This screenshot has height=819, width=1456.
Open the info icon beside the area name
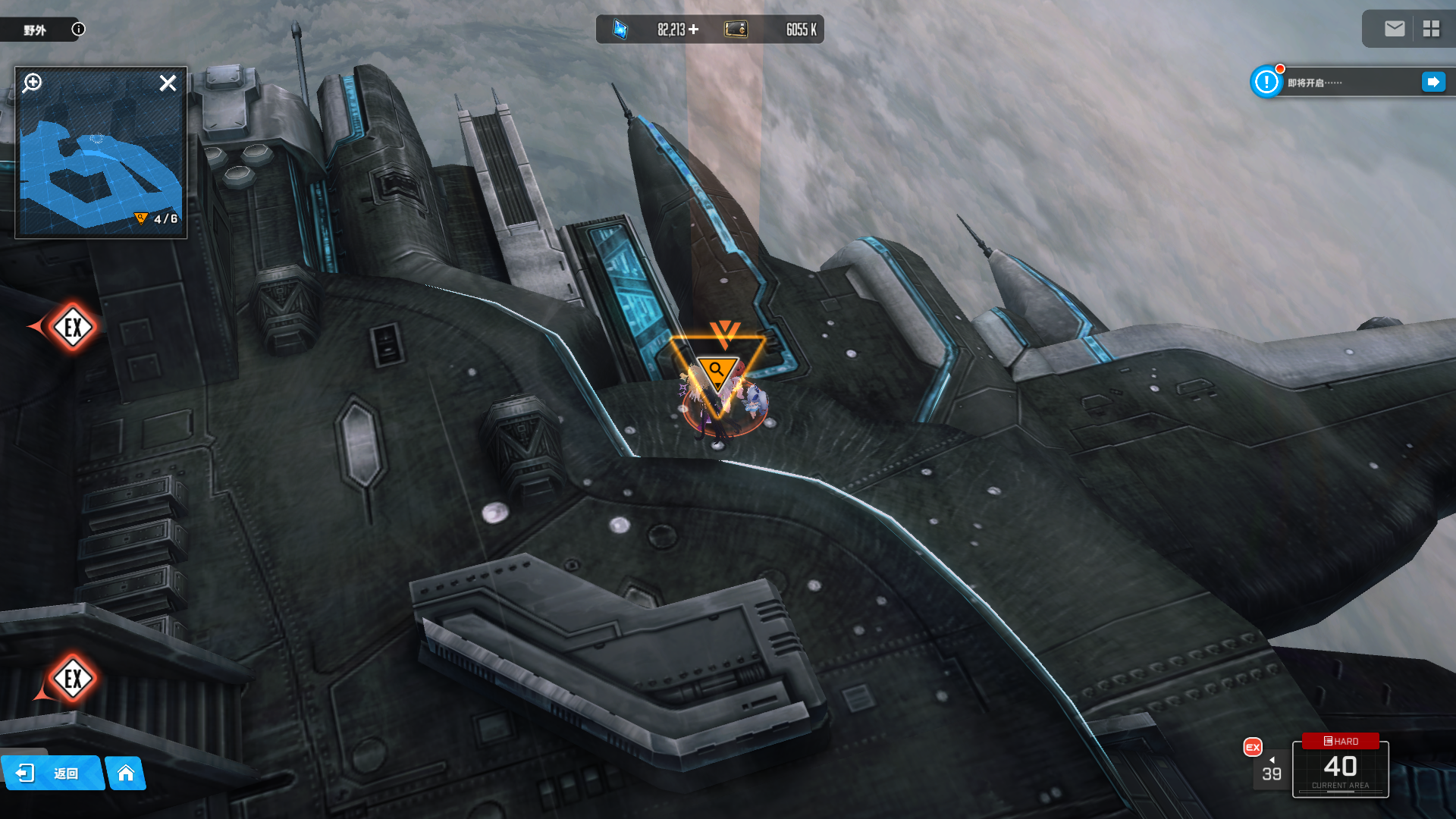tap(78, 30)
